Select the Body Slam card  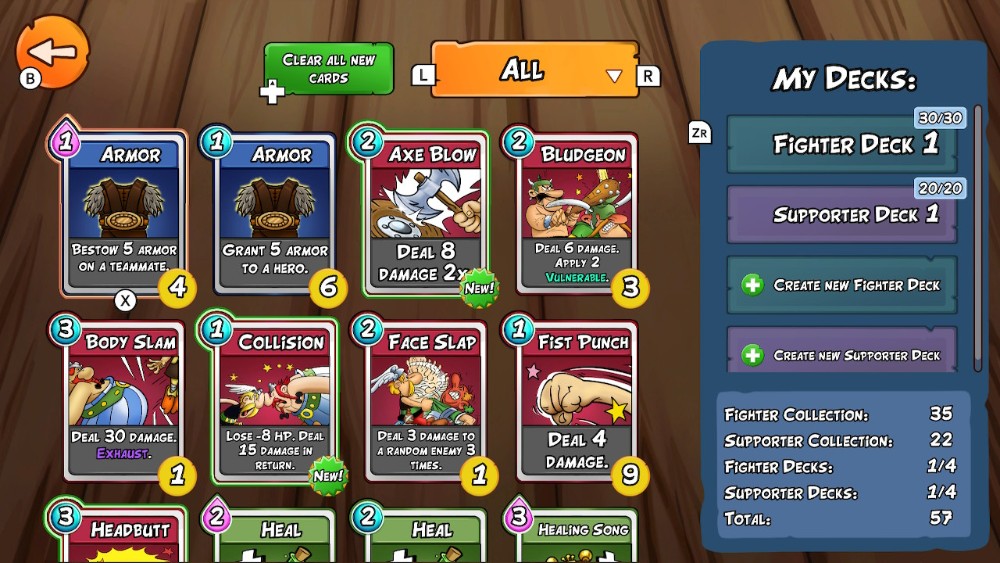tap(124, 400)
